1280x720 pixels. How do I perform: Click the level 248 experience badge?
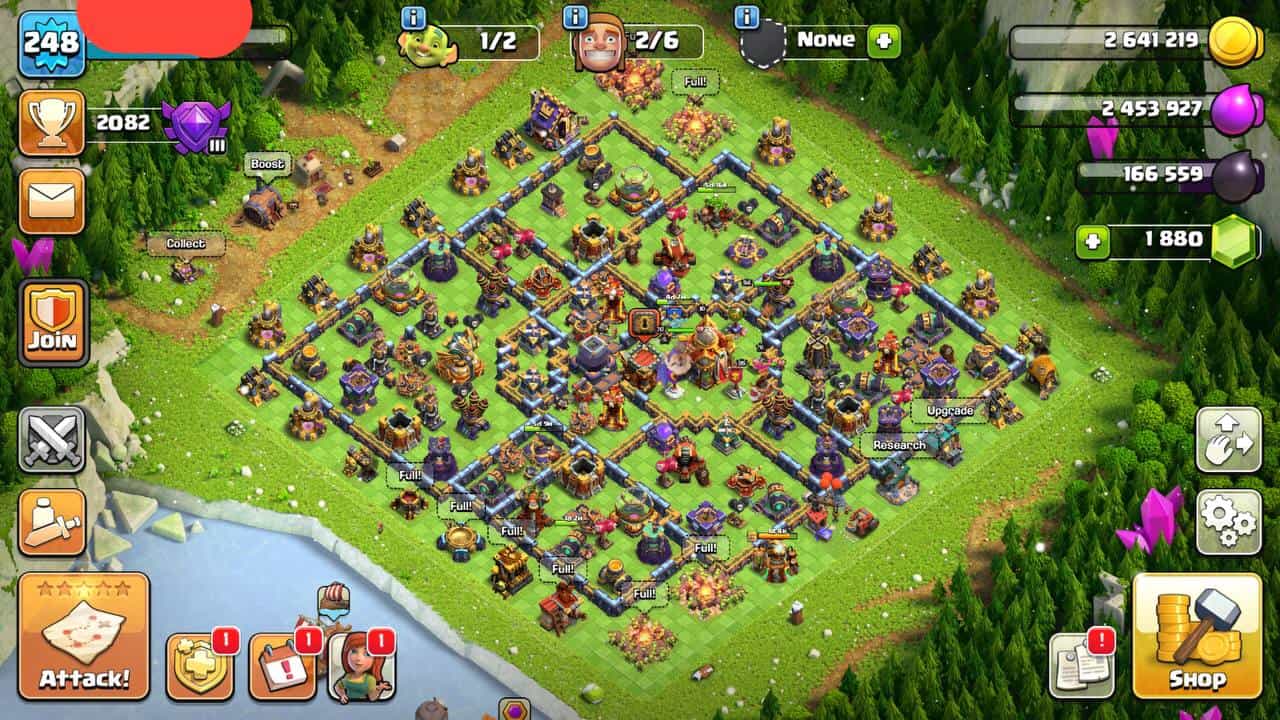tap(50, 44)
